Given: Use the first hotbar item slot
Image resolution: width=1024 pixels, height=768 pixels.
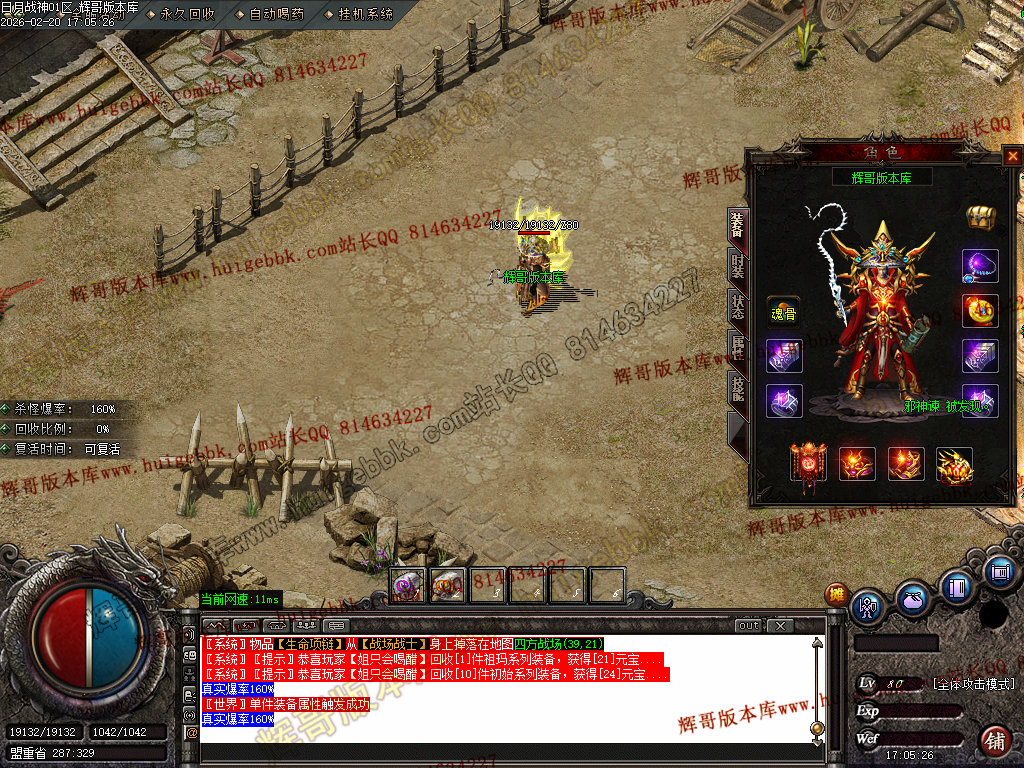Looking at the screenshot, I should tap(407, 585).
